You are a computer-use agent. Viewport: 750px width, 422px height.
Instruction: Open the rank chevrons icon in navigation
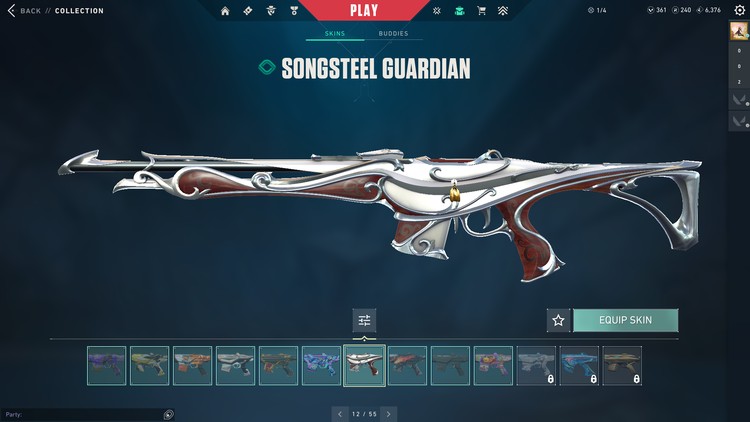(503, 11)
